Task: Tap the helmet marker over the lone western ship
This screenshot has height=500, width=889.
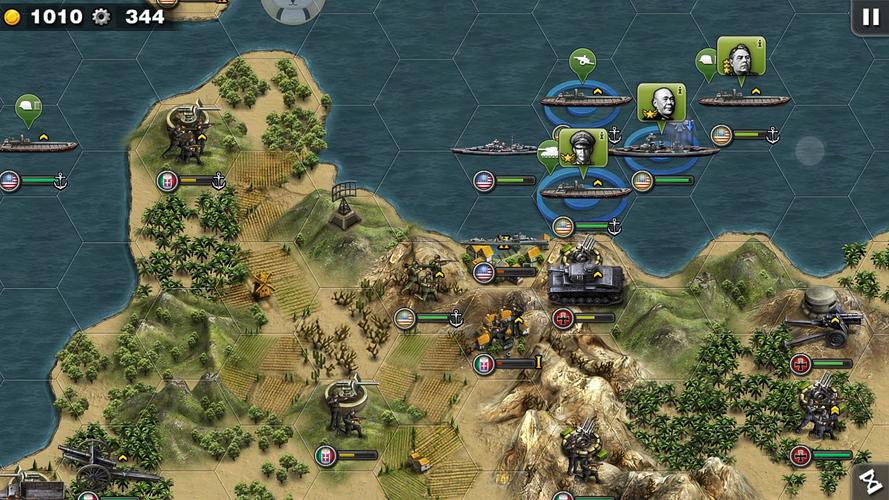Action: 28,107
